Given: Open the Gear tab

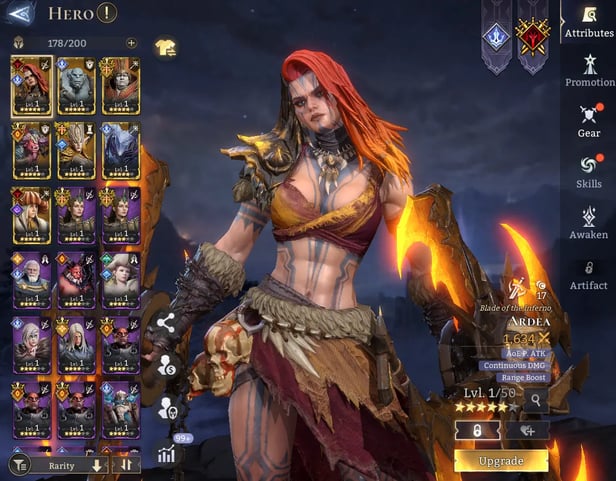Looking at the screenshot, I should pyautogui.click(x=589, y=120).
